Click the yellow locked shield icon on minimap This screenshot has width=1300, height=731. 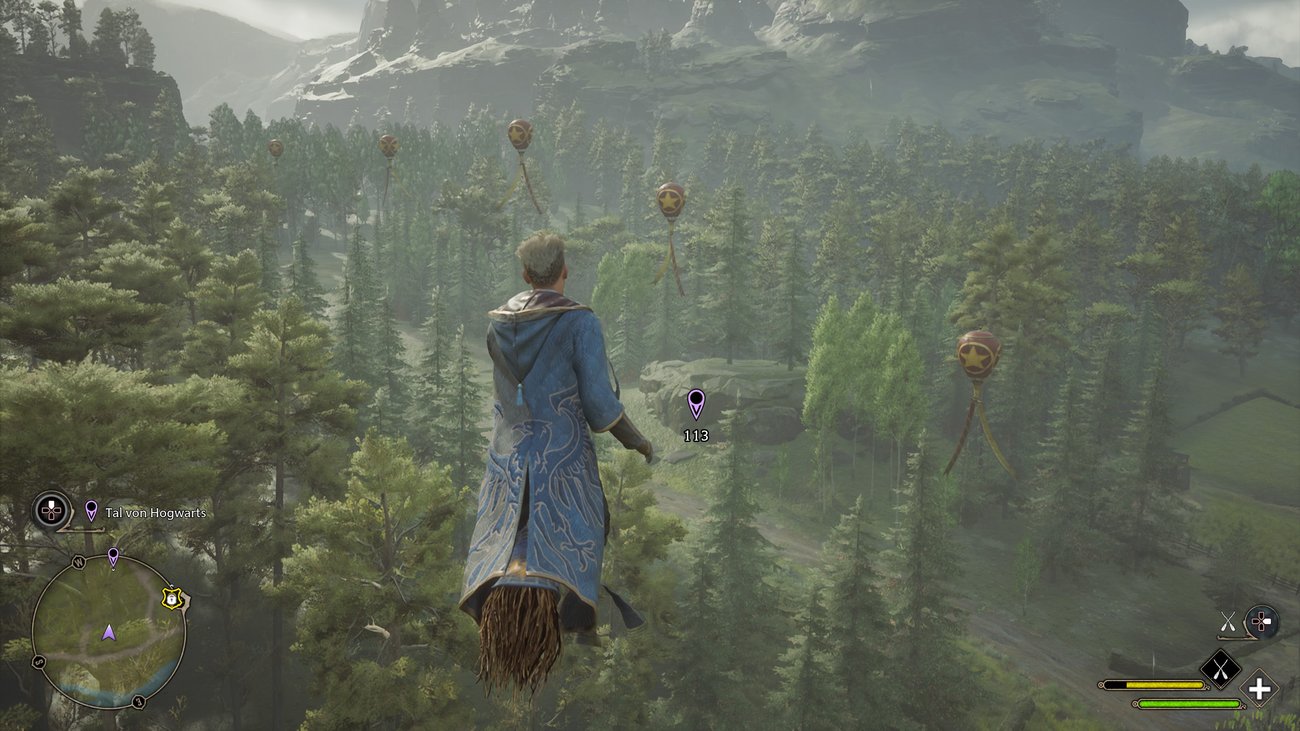click(x=172, y=598)
